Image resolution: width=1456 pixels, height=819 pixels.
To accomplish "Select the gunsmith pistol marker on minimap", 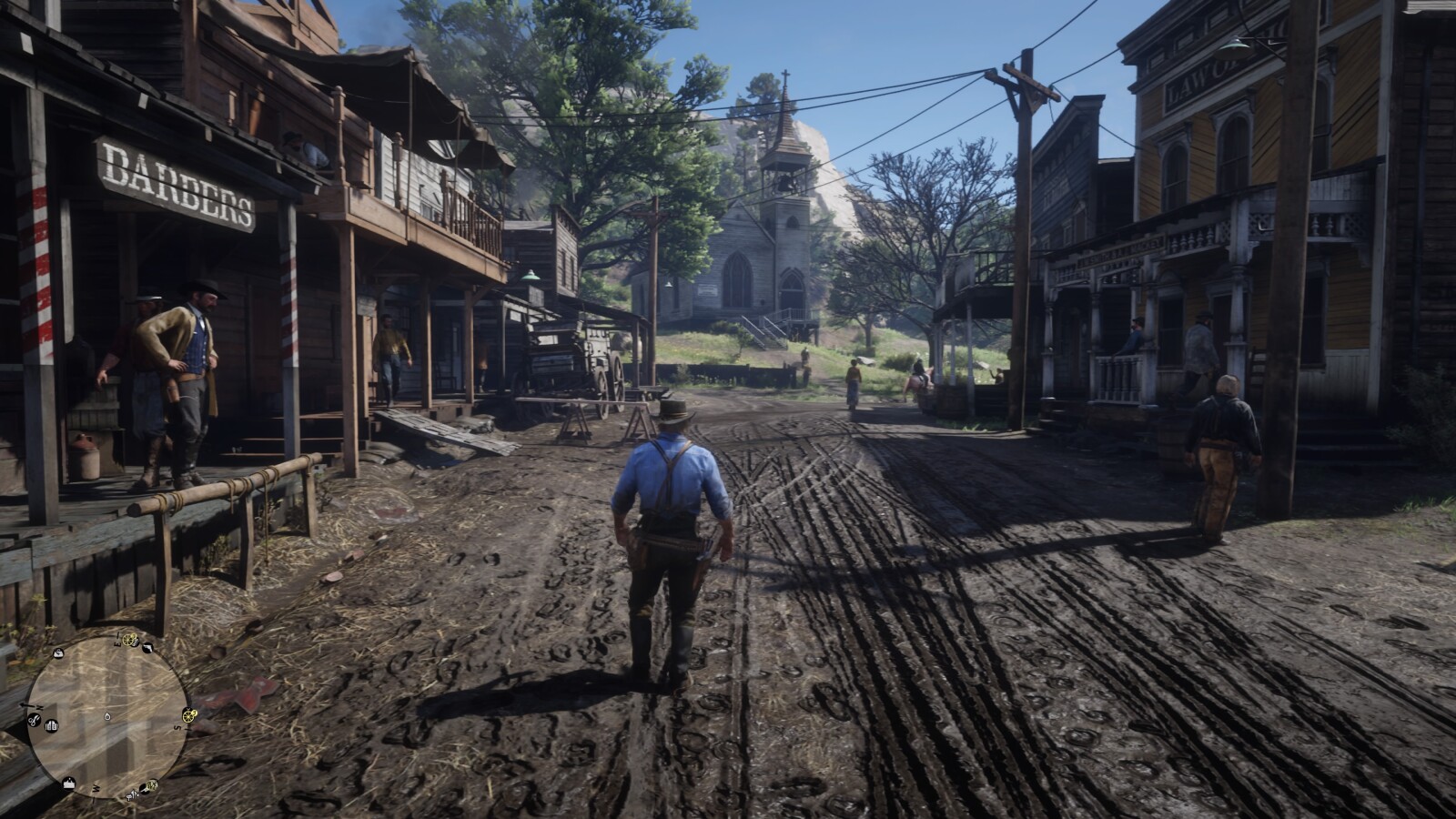I will [x=147, y=648].
